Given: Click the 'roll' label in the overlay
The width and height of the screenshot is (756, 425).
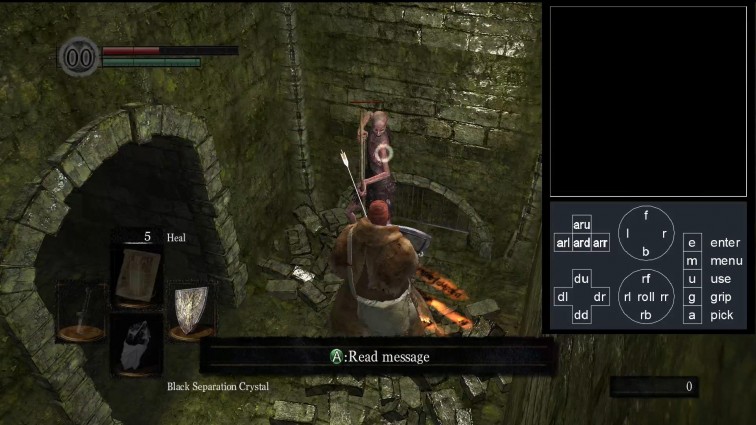Looking at the screenshot, I should [646, 297].
